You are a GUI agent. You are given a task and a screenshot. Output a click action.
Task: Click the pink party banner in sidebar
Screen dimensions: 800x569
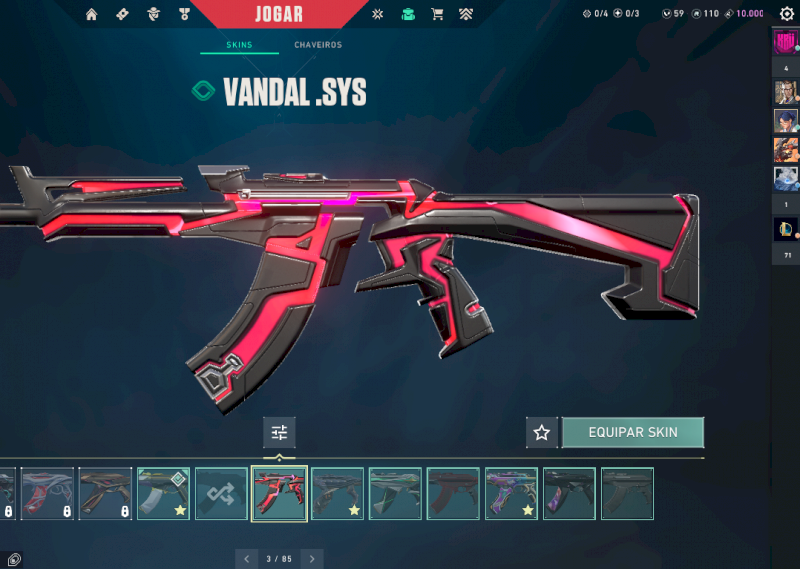(x=785, y=43)
